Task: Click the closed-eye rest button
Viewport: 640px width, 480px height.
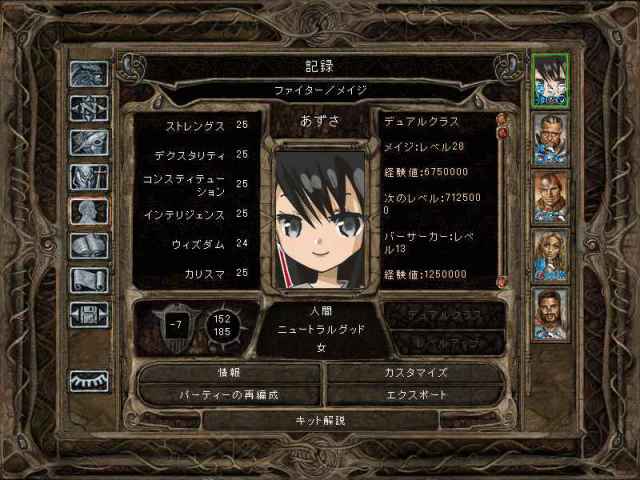Action: tap(89, 381)
